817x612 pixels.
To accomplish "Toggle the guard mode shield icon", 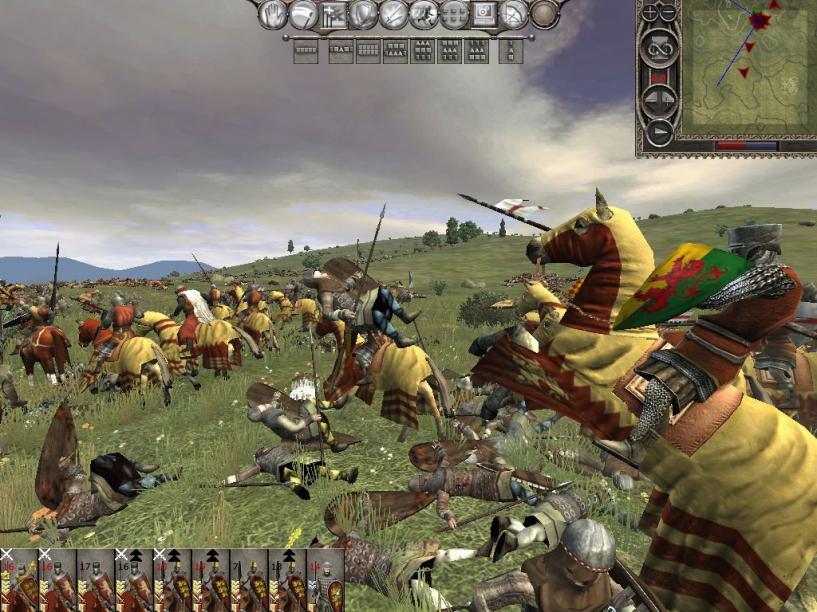I will pyautogui.click(x=363, y=14).
